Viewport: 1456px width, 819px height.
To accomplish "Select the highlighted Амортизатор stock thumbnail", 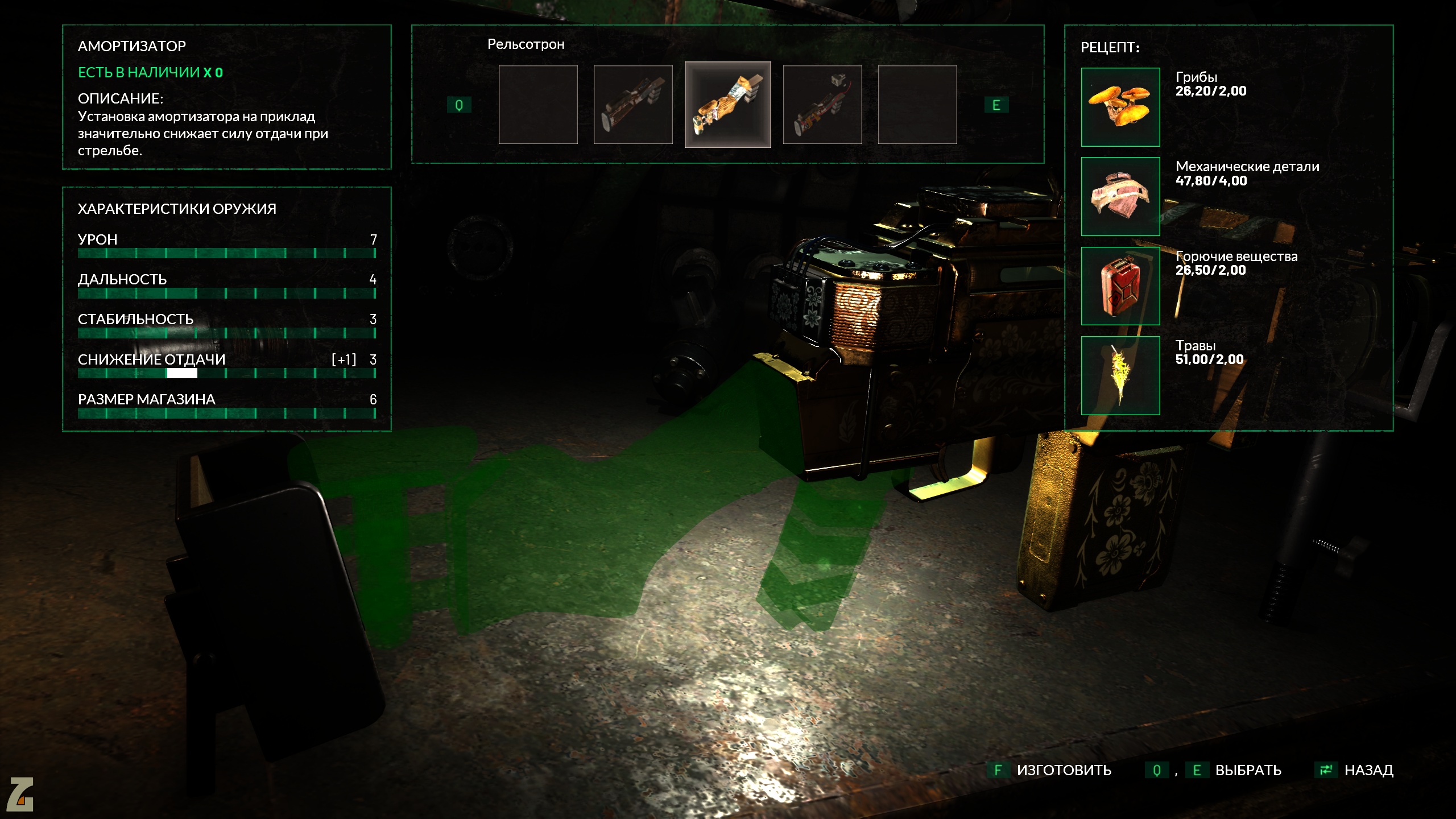I will [x=727, y=105].
